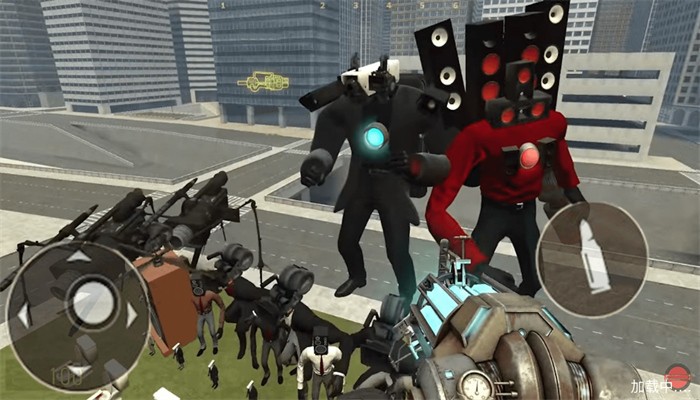Switch to weapon slot number 2
Viewport: 700px width, 400px height.
point(322,6)
